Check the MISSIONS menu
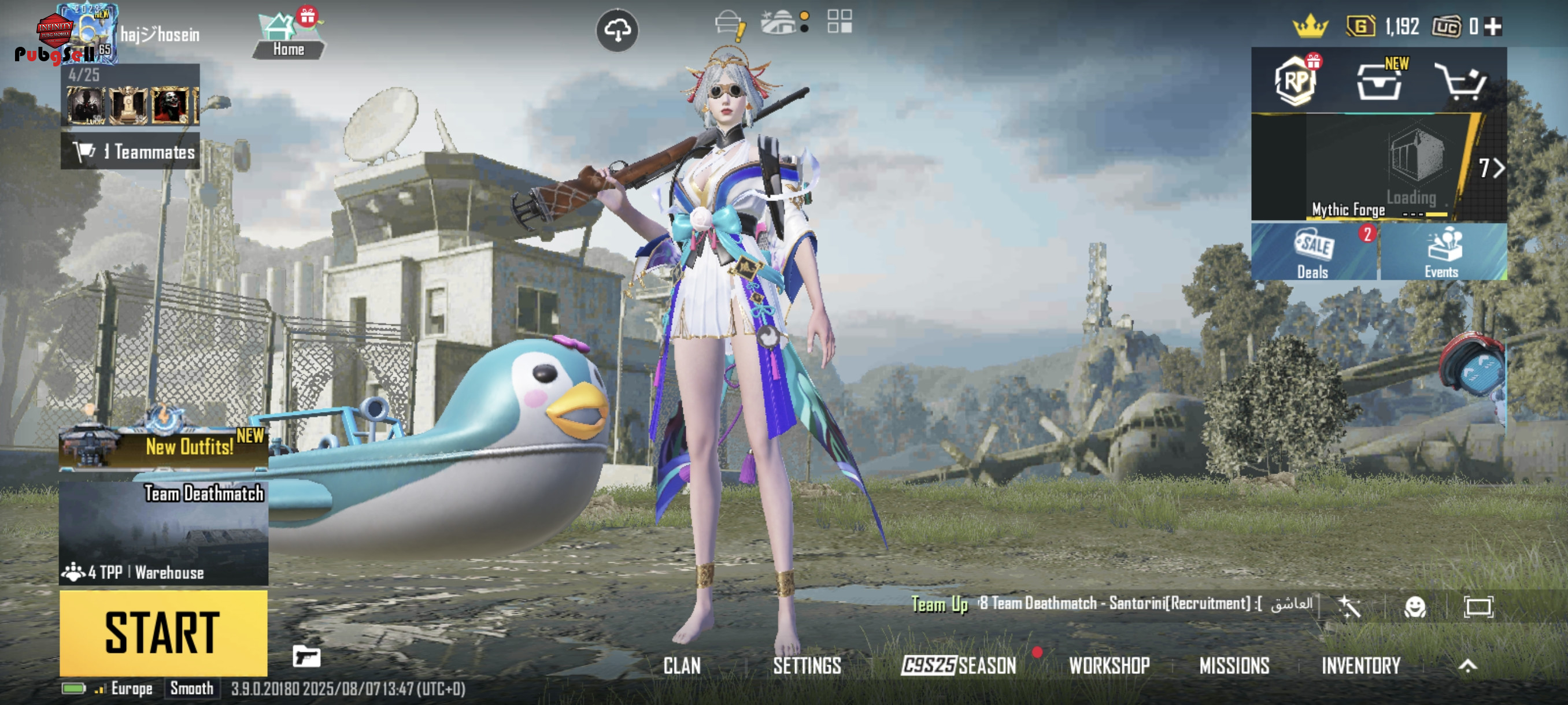 (1234, 666)
